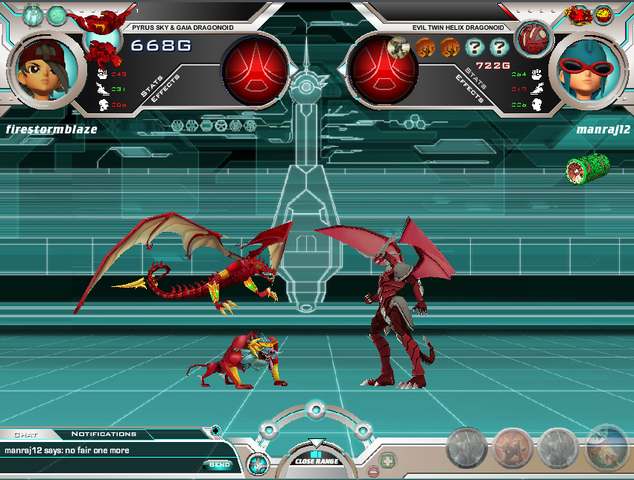Open the Chat tab
634x480 pixels.
click(x=24, y=434)
